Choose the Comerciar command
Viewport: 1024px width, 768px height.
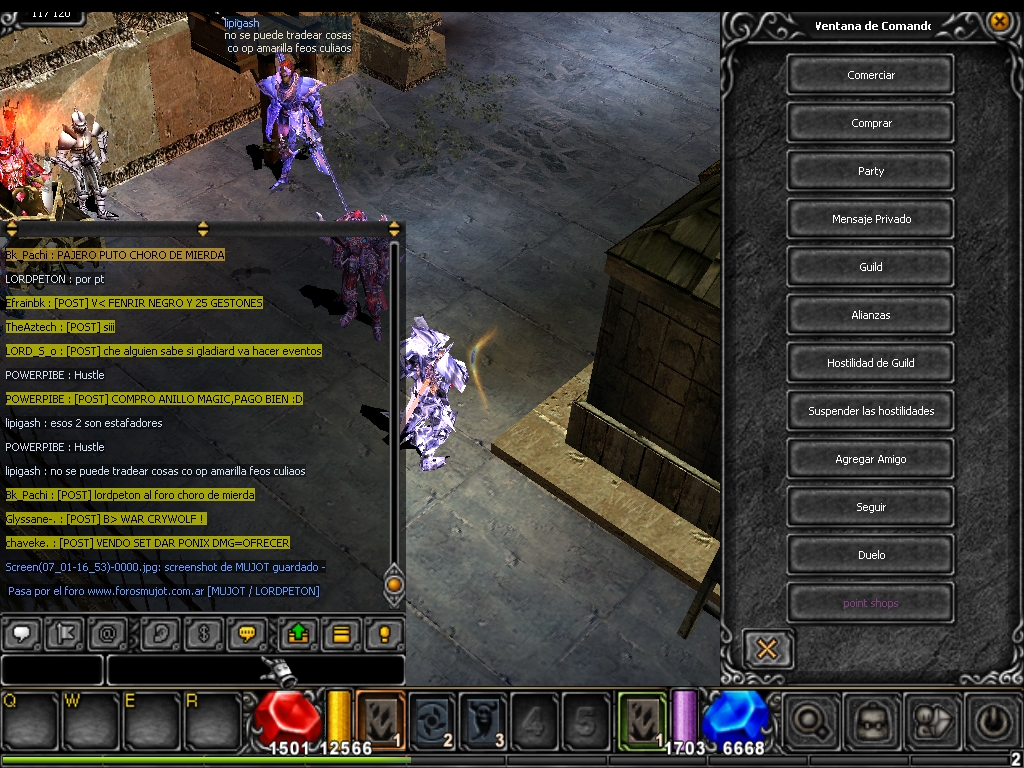pyautogui.click(x=870, y=75)
